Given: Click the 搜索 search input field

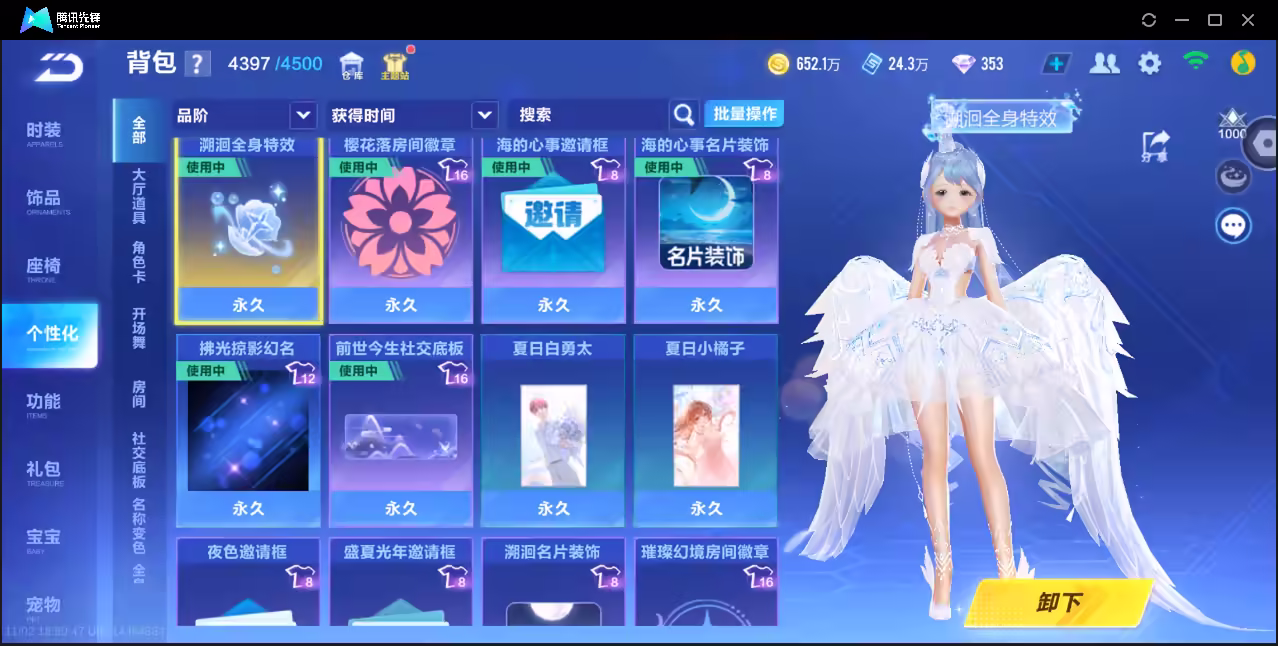Looking at the screenshot, I should coord(590,115).
